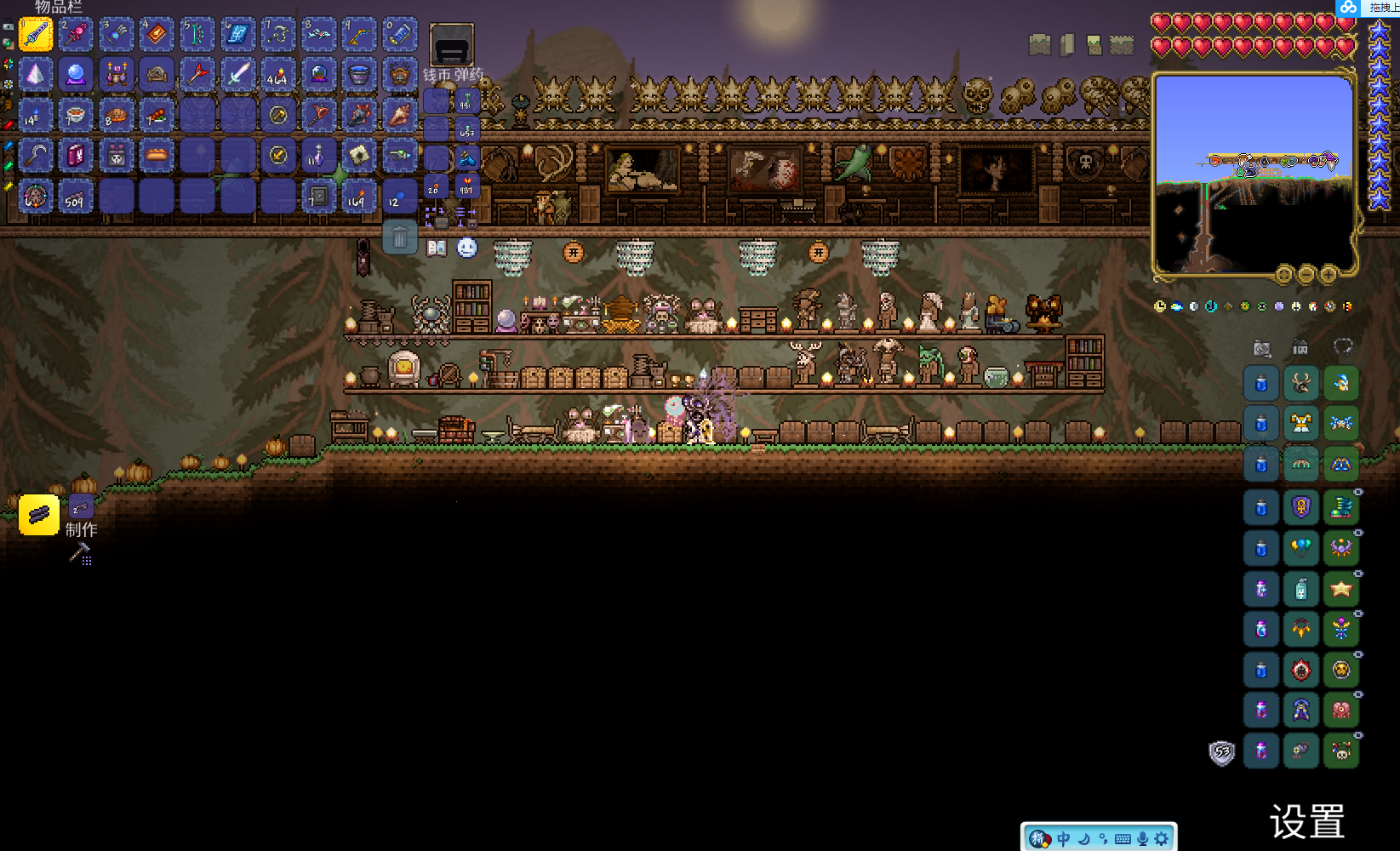1400x851 pixels.
Task: Select the highlighted sword in hotbar slot 1
Action: click(x=36, y=34)
